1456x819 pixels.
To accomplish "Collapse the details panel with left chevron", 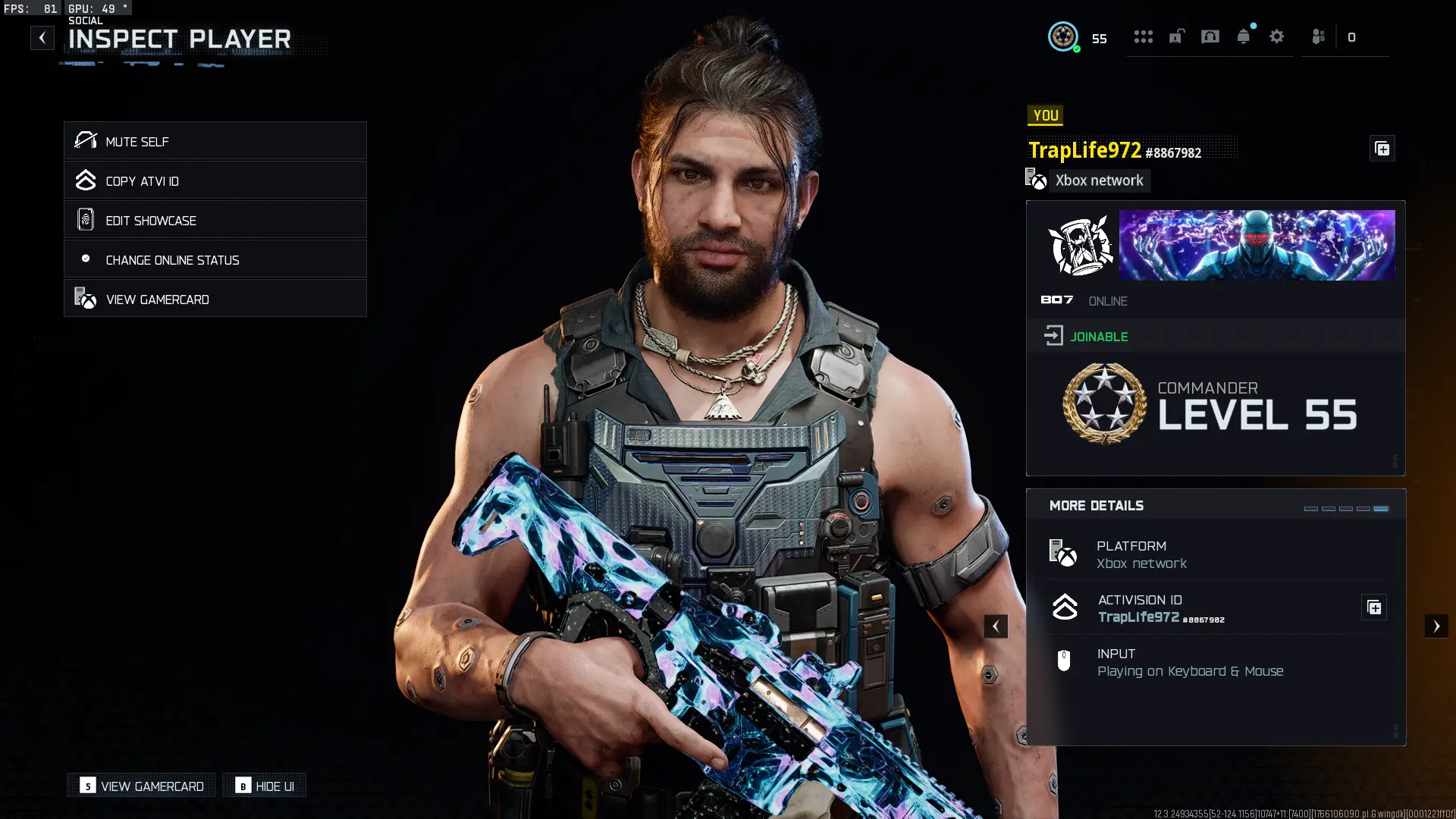I will tap(996, 626).
